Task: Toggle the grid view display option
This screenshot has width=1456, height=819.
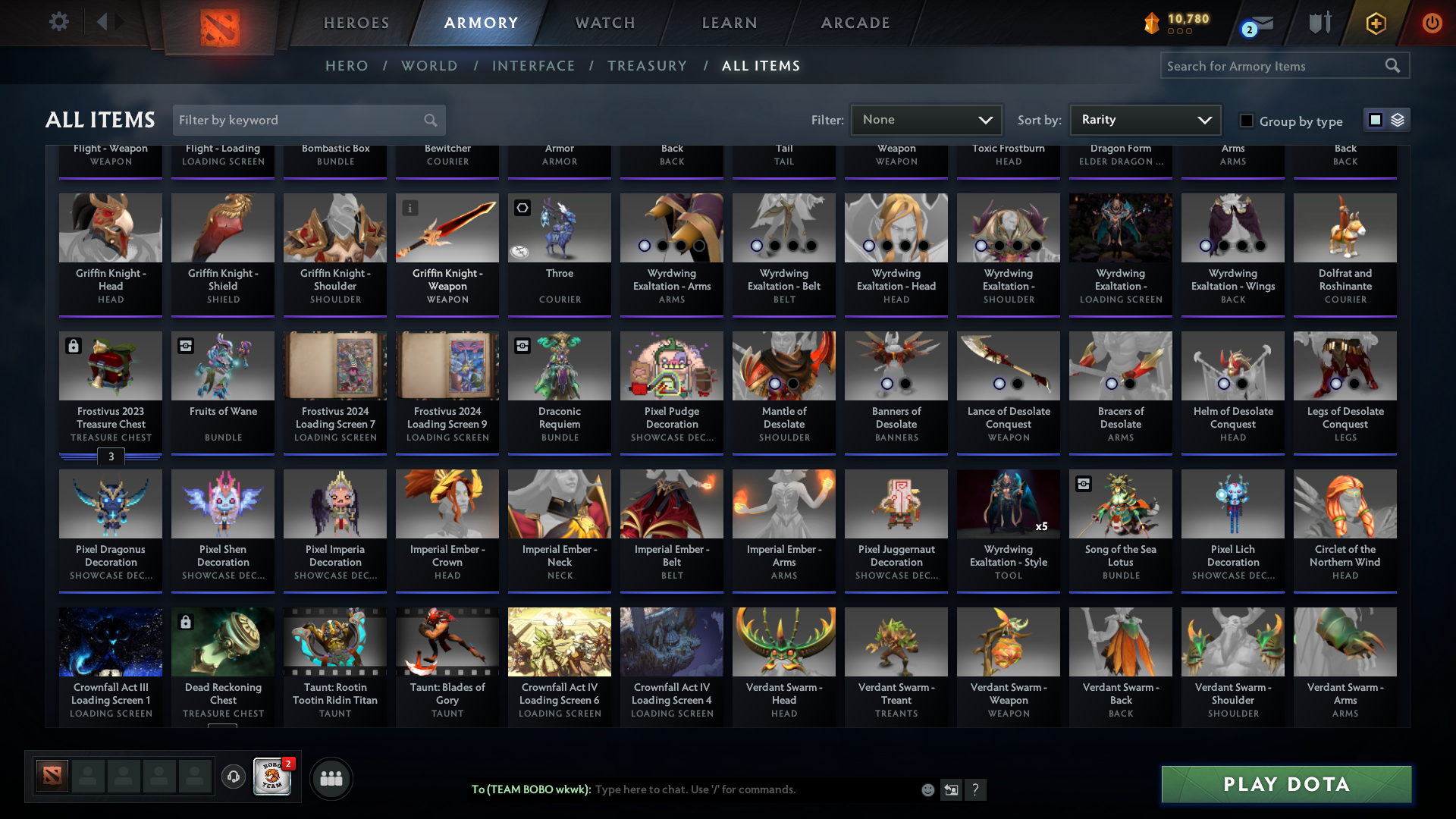Action: coord(1375,119)
